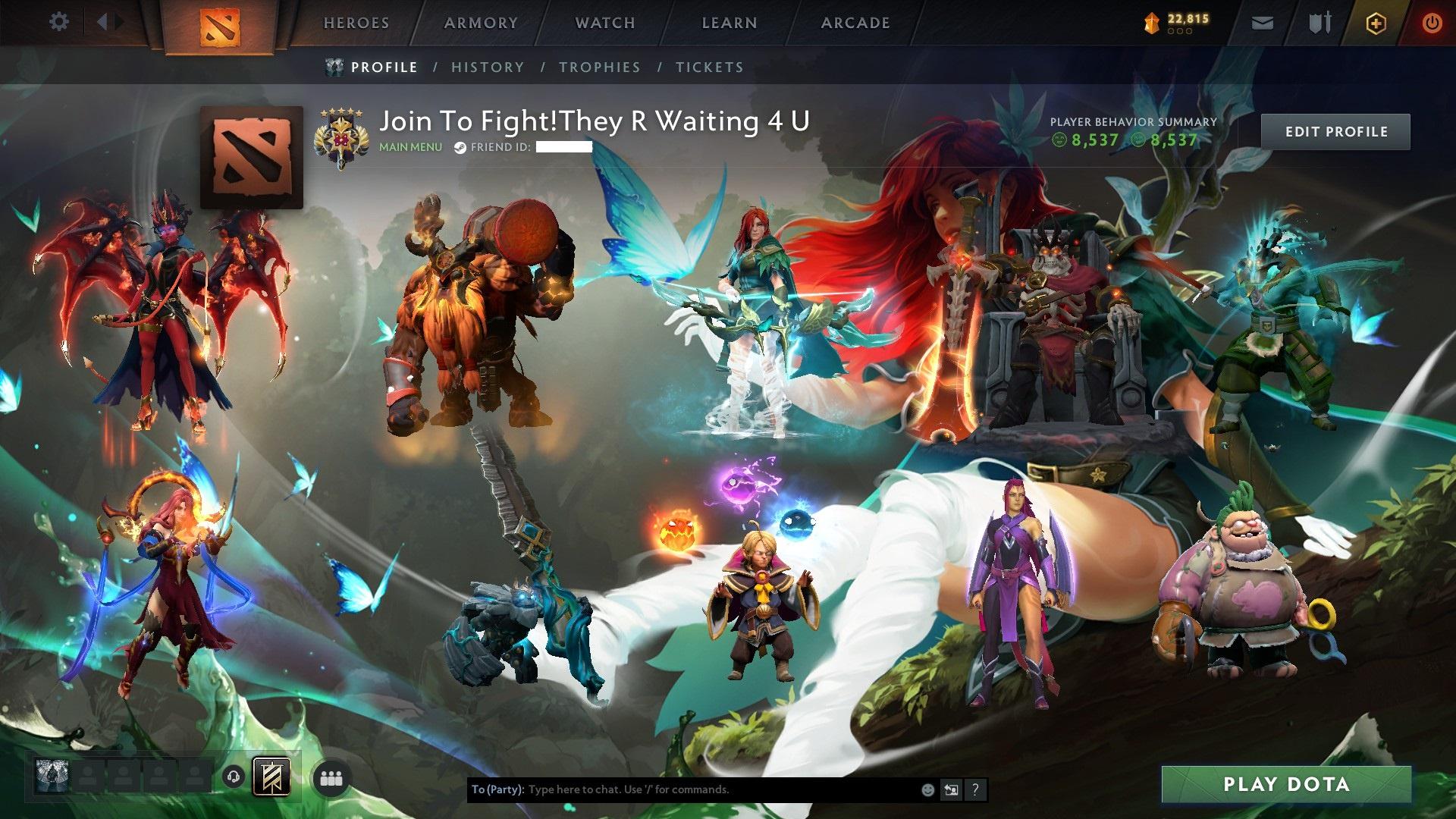Switch to the TROPHIES tab
The height and width of the screenshot is (819, 1456).
599,67
